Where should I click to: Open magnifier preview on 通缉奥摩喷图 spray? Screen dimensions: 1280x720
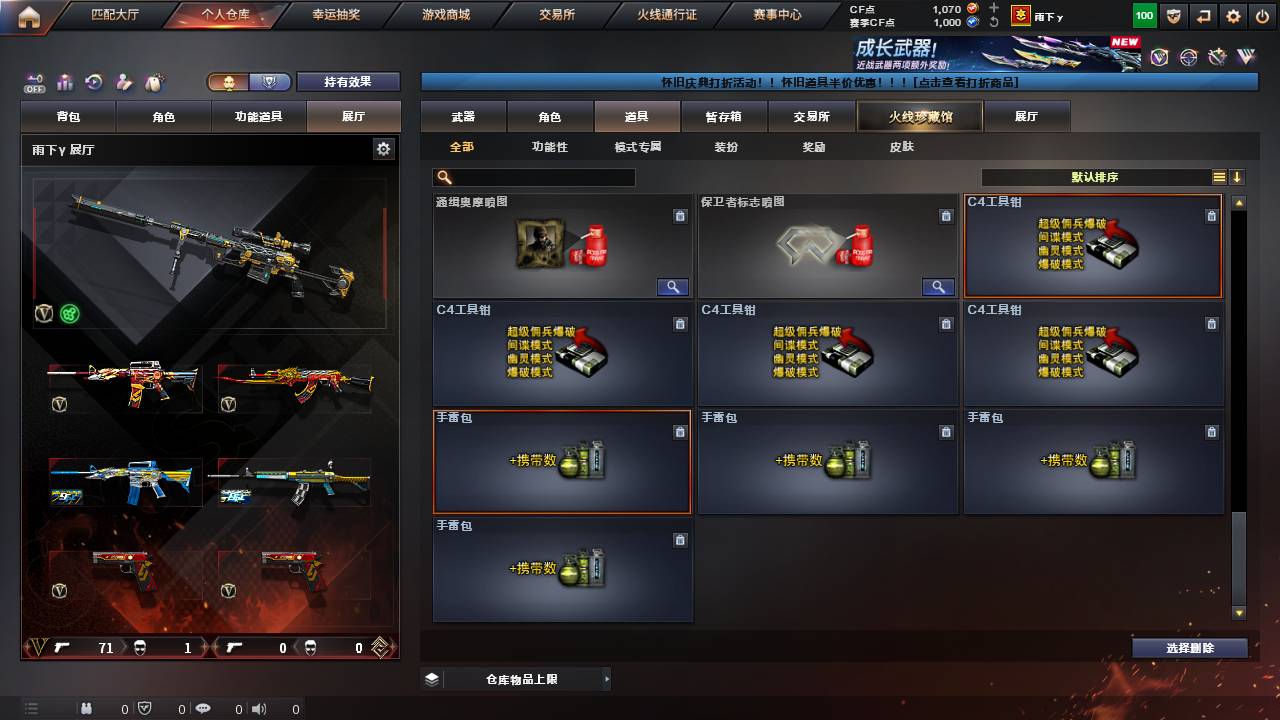[x=672, y=287]
